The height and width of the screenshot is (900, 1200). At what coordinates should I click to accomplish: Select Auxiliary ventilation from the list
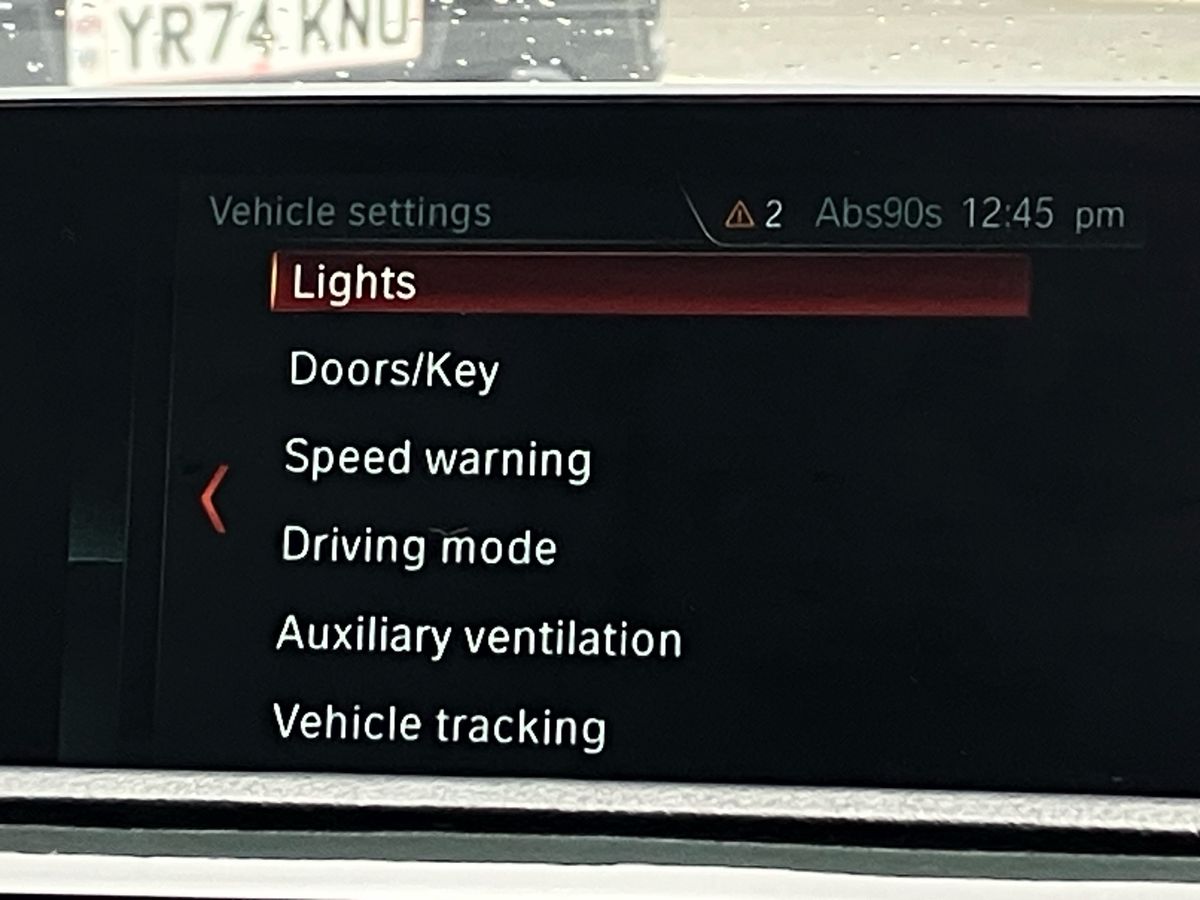pyautogui.click(x=478, y=636)
